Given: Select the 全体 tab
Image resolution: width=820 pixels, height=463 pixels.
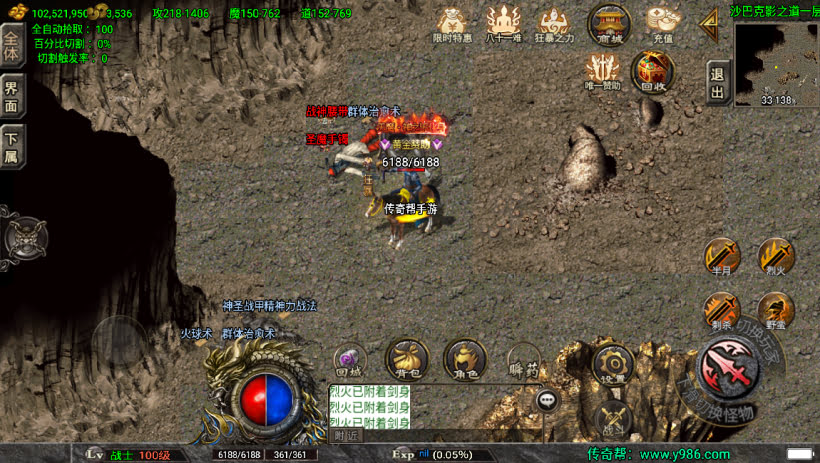Looking at the screenshot, I should point(11,46).
